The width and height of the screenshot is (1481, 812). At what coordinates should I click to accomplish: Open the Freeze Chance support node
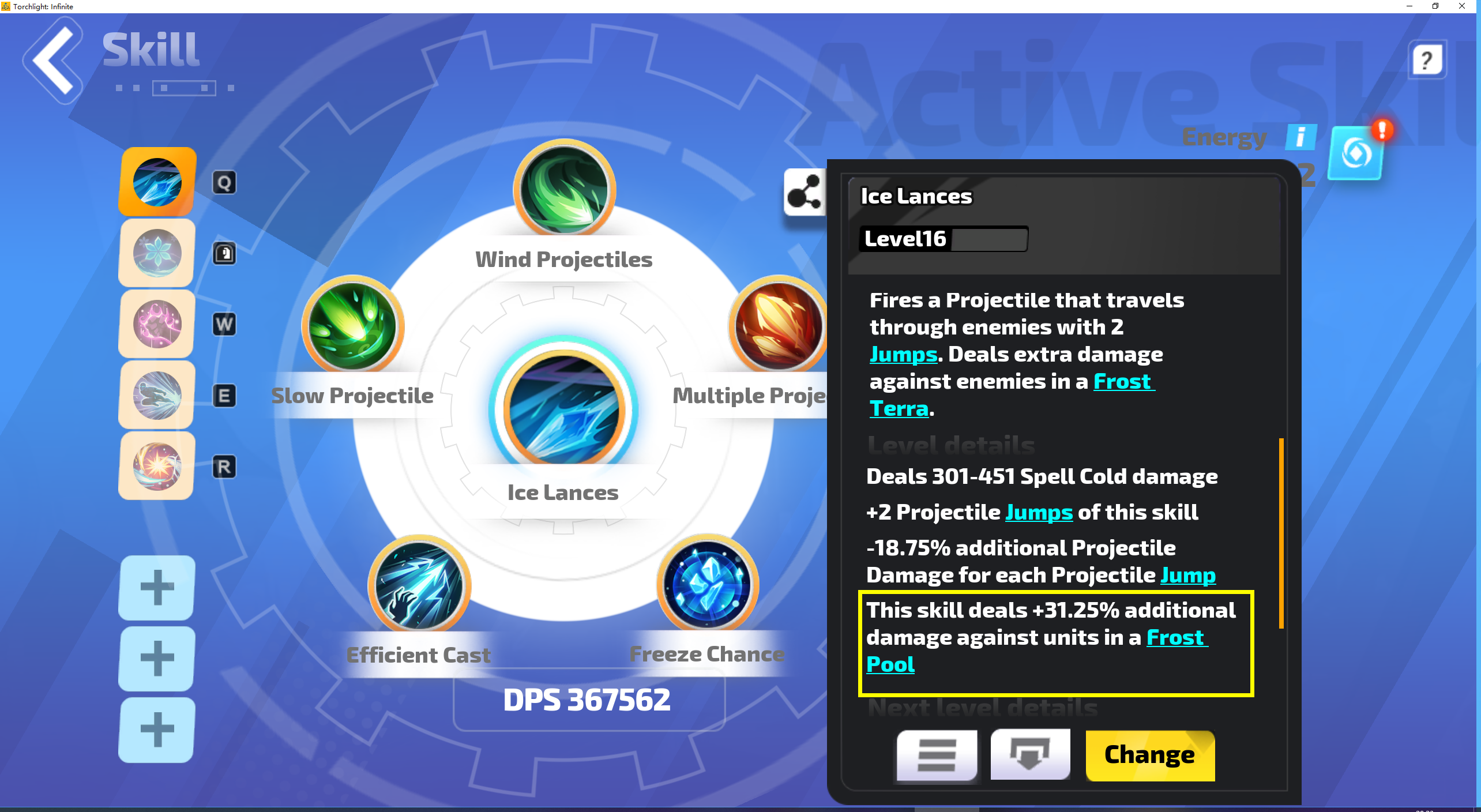pyautogui.click(x=706, y=585)
